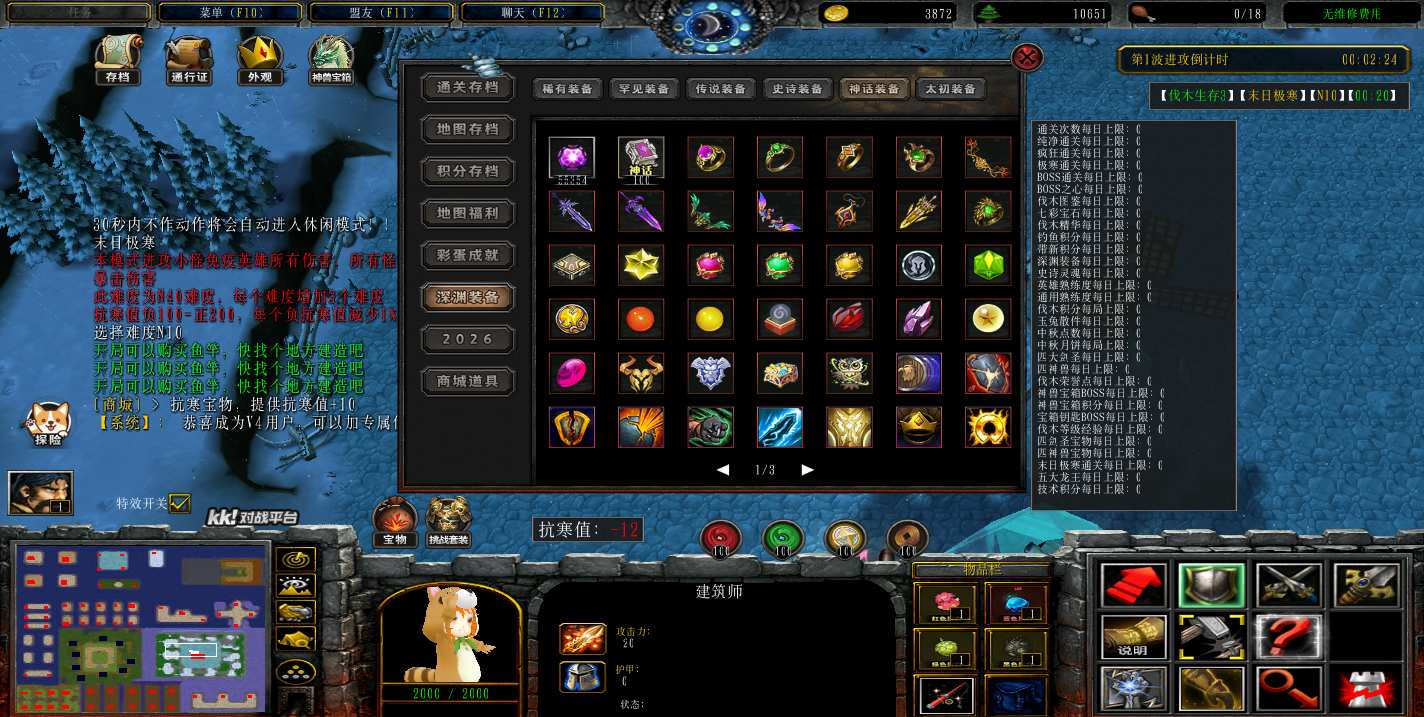
Task: Choose the 地图福利 side category
Action: pos(467,213)
